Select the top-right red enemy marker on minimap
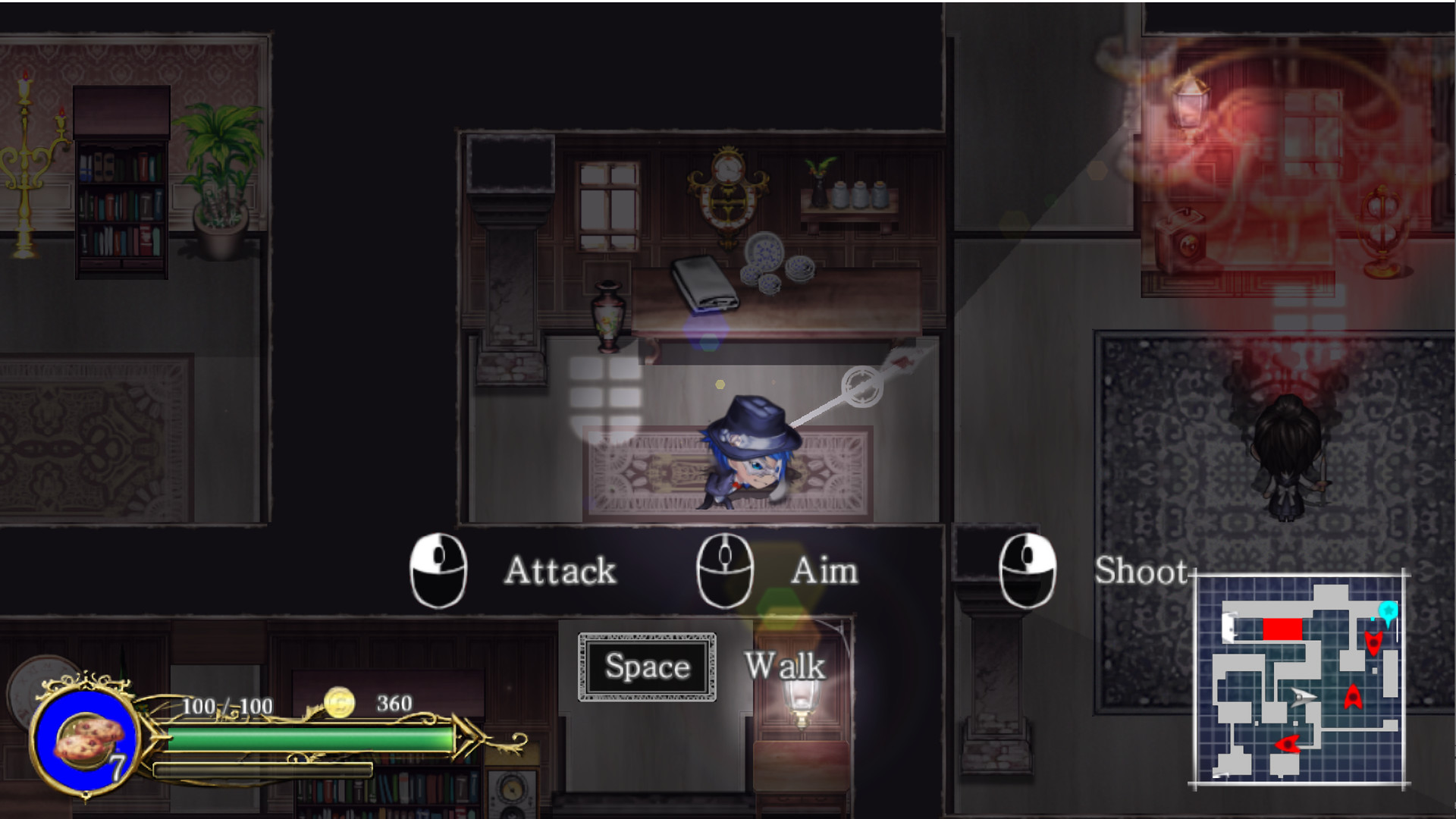The image size is (1456, 819). coord(1373,643)
